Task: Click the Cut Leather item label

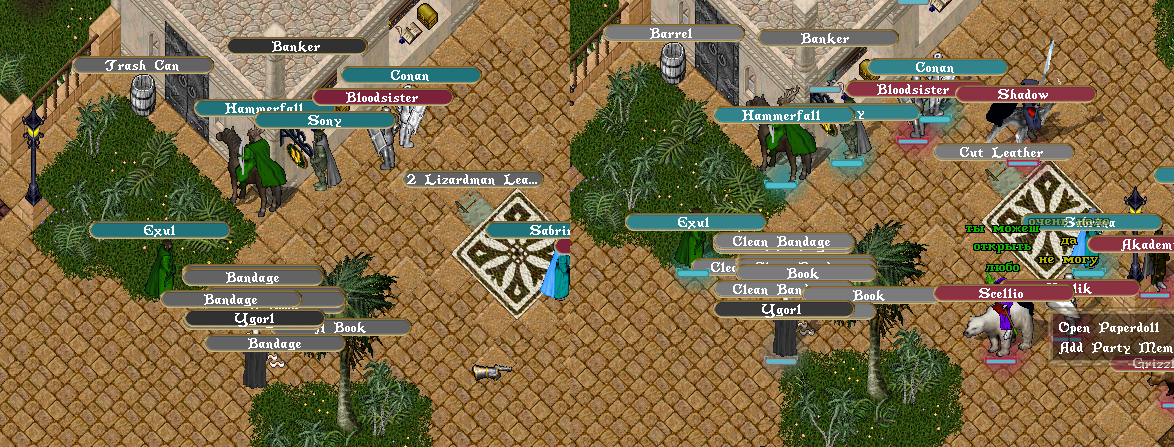Action: (1003, 153)
